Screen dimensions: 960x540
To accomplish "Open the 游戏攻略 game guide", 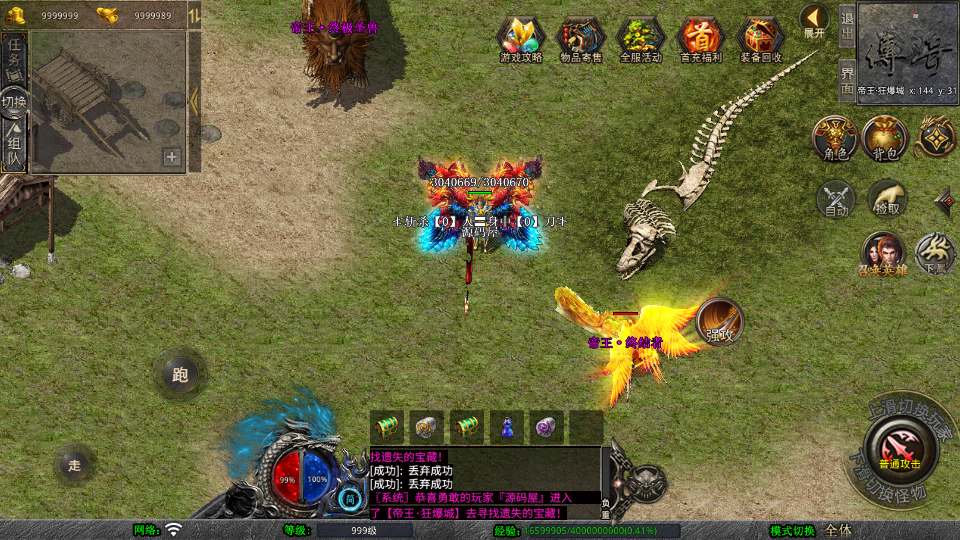I will click(x=520, y=40).
